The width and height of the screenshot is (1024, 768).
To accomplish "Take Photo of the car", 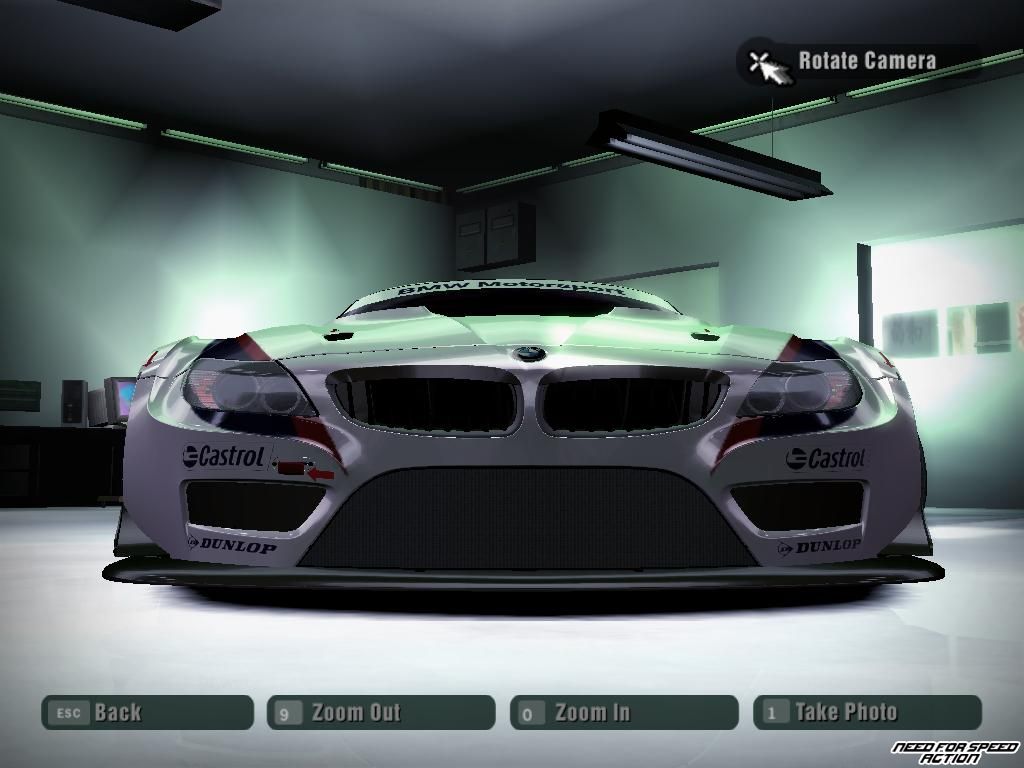I will pyautogui.click(x=867, y=713).
